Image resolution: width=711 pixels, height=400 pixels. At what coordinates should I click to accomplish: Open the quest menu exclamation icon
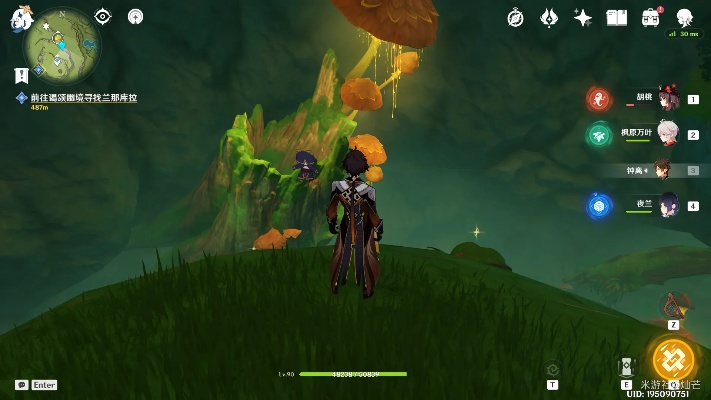click(21, 75)
